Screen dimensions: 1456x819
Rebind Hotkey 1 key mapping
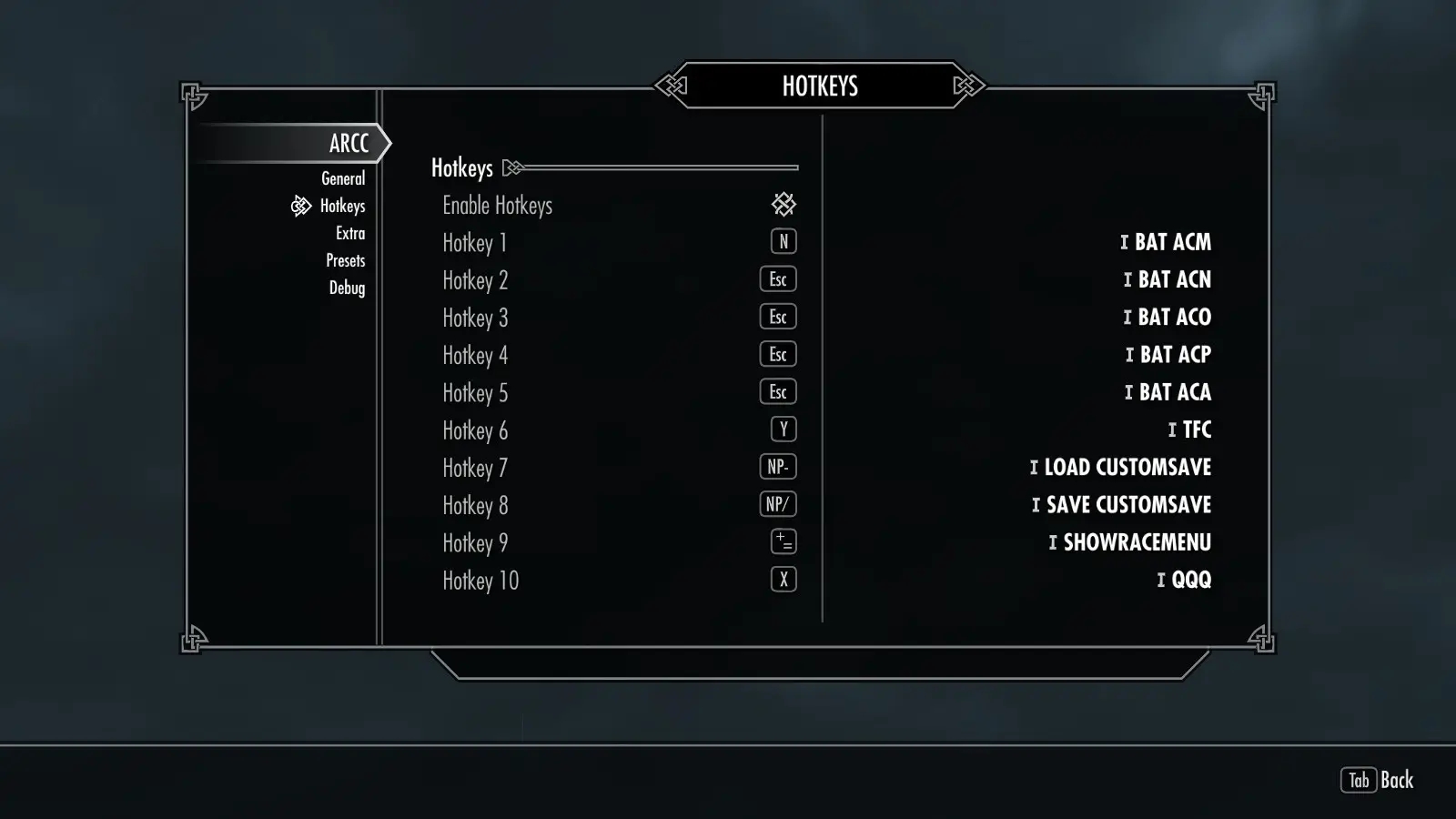783,242
